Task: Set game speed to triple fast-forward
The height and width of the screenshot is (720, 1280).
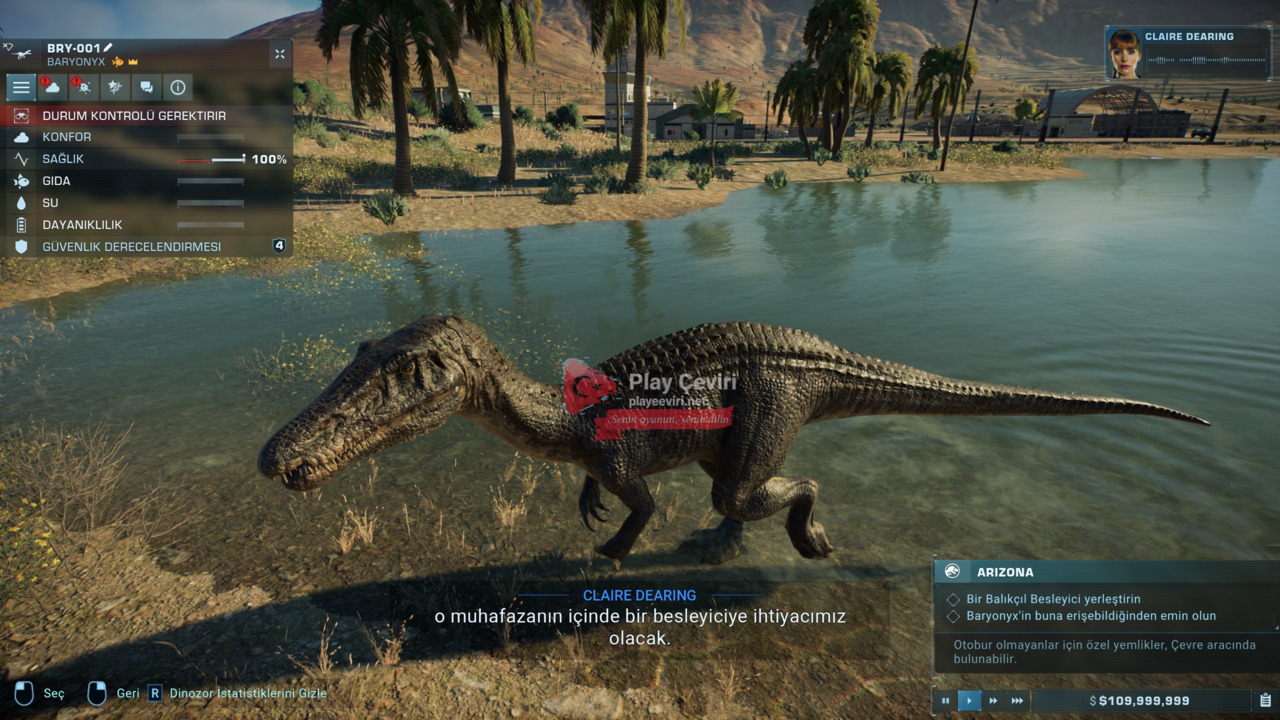Action: 1017,701
